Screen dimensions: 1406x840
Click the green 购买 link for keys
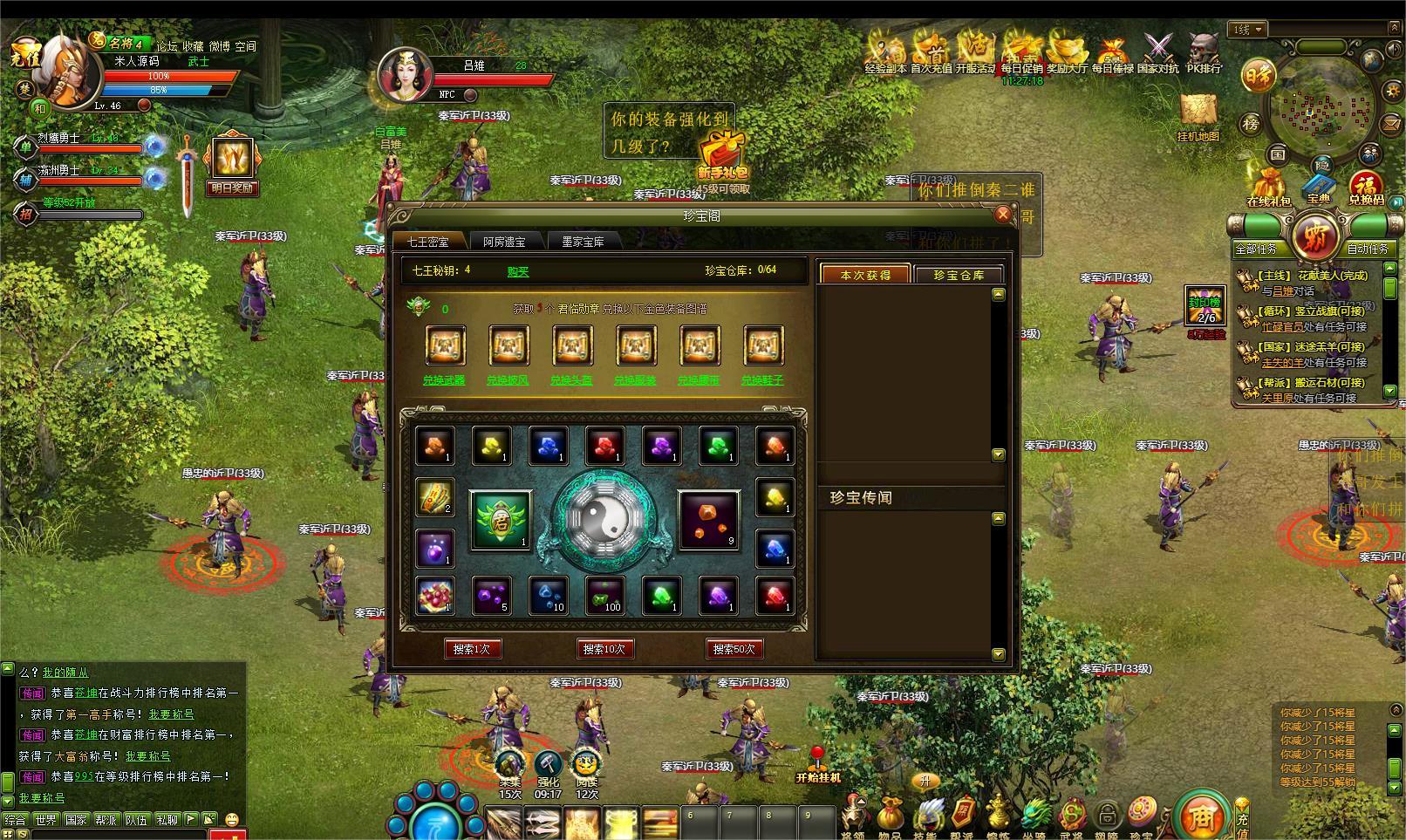(518, 271)
